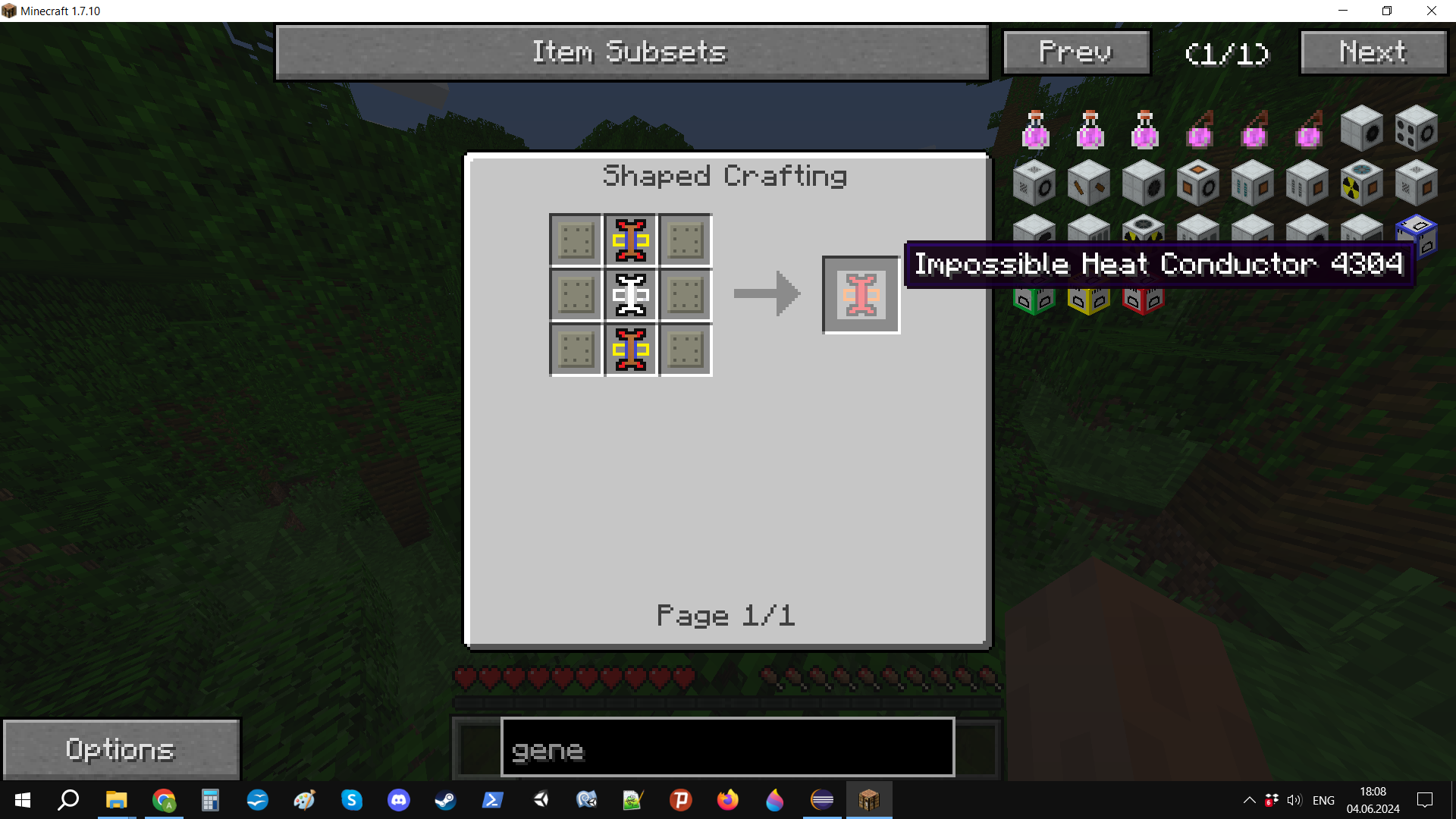Minimize the Minecraft window
The image size is (1456, 819).
(1343, 11)
